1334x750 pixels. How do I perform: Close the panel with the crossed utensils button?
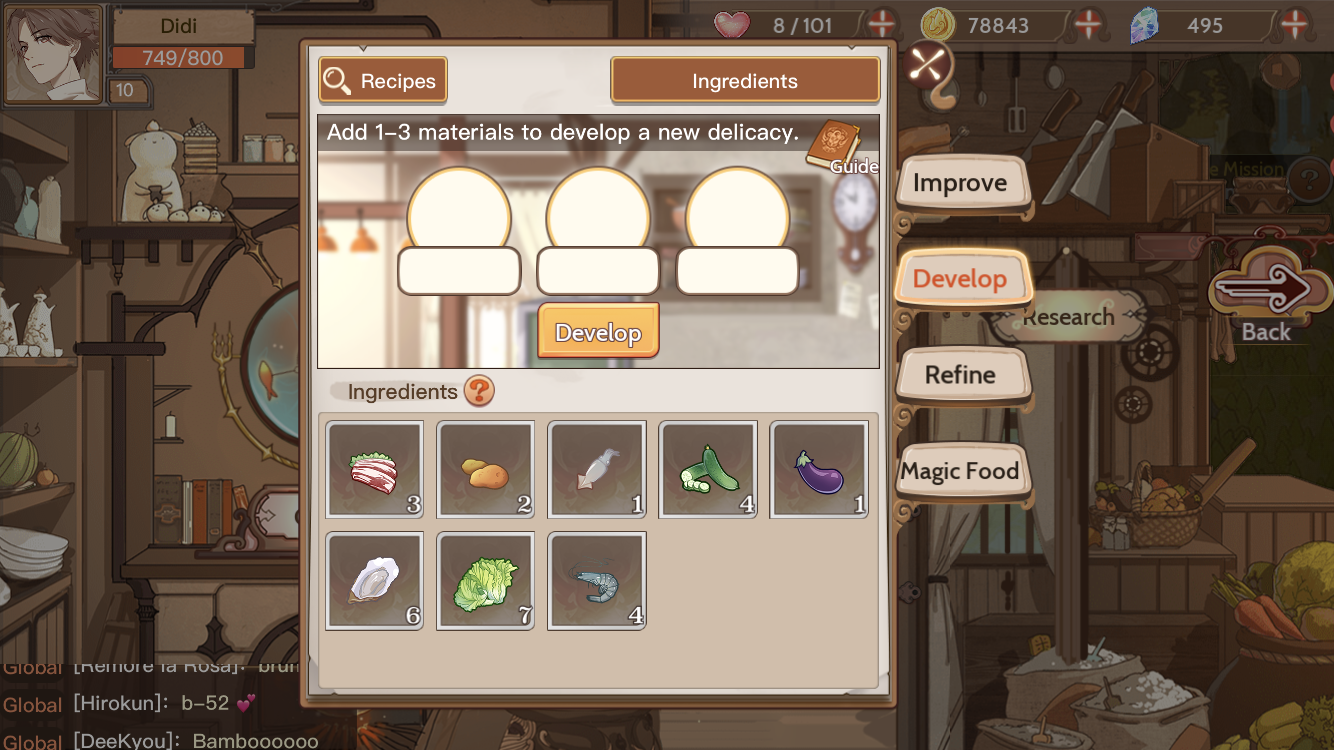pyautogui.click(x=930, y=64)
